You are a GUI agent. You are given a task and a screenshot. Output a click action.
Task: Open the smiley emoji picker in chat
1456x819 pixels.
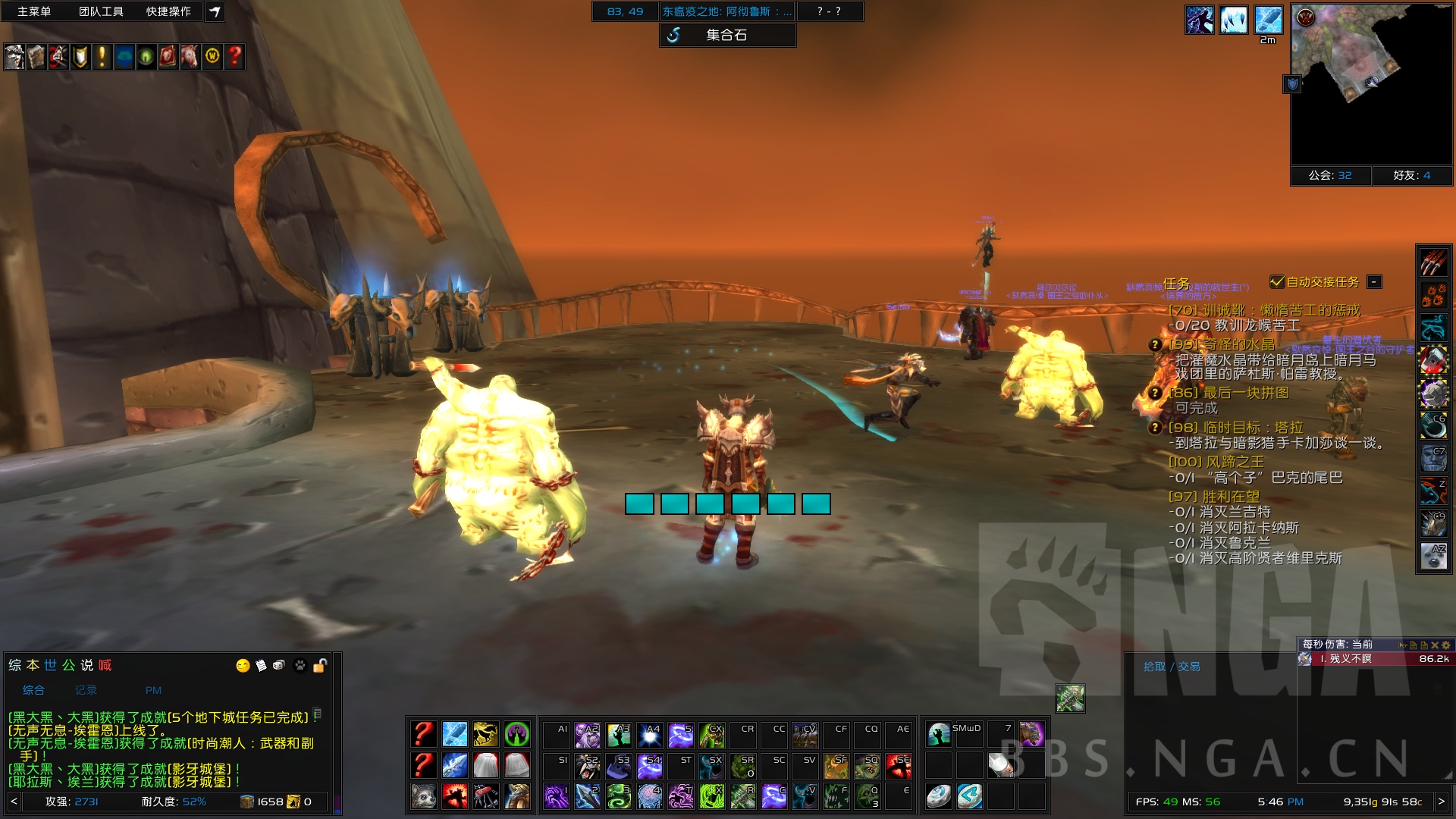[x=243, y=666]
